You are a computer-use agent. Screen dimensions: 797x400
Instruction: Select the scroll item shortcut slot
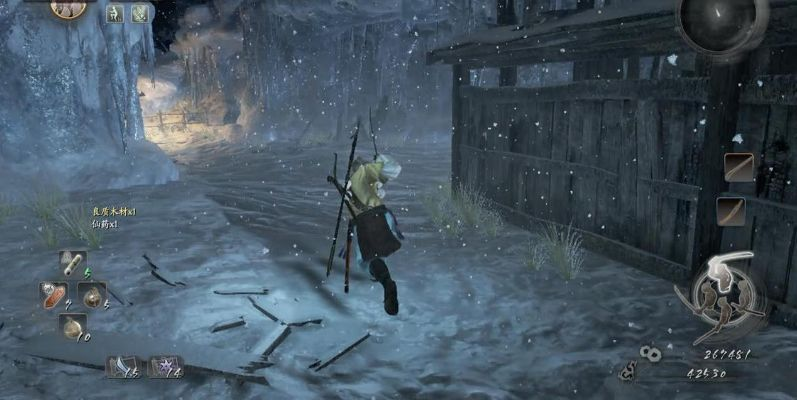(71, 263)
